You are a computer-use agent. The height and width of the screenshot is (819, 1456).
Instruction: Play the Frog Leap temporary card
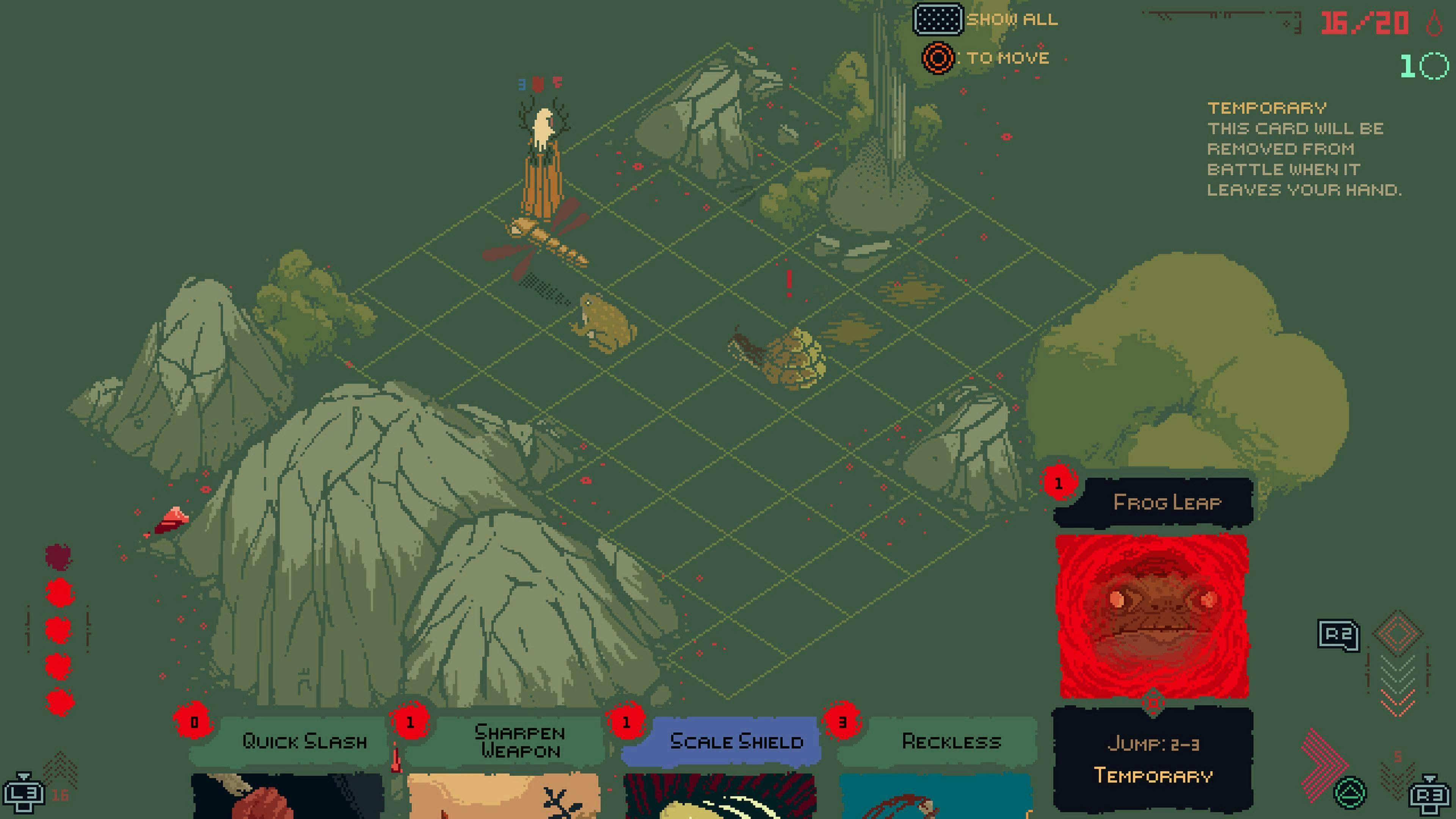click(1153, 616)
